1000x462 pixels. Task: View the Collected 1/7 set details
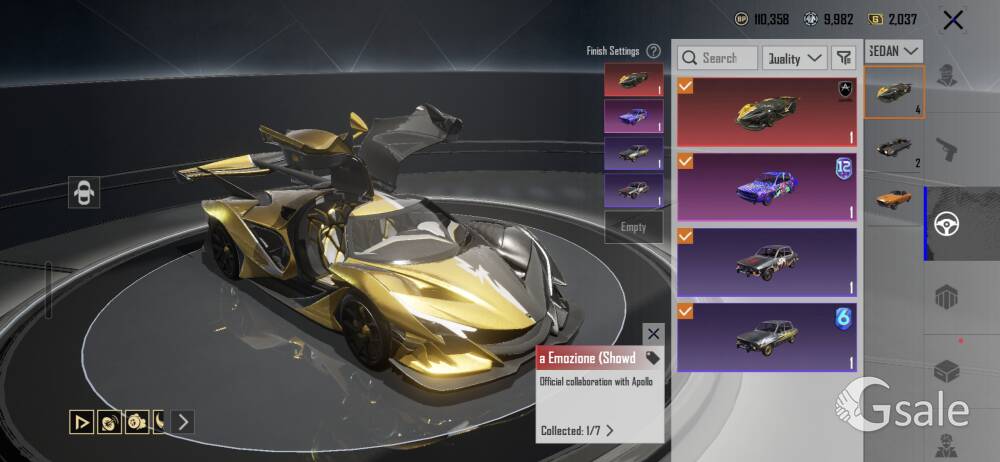pos(577,430)
